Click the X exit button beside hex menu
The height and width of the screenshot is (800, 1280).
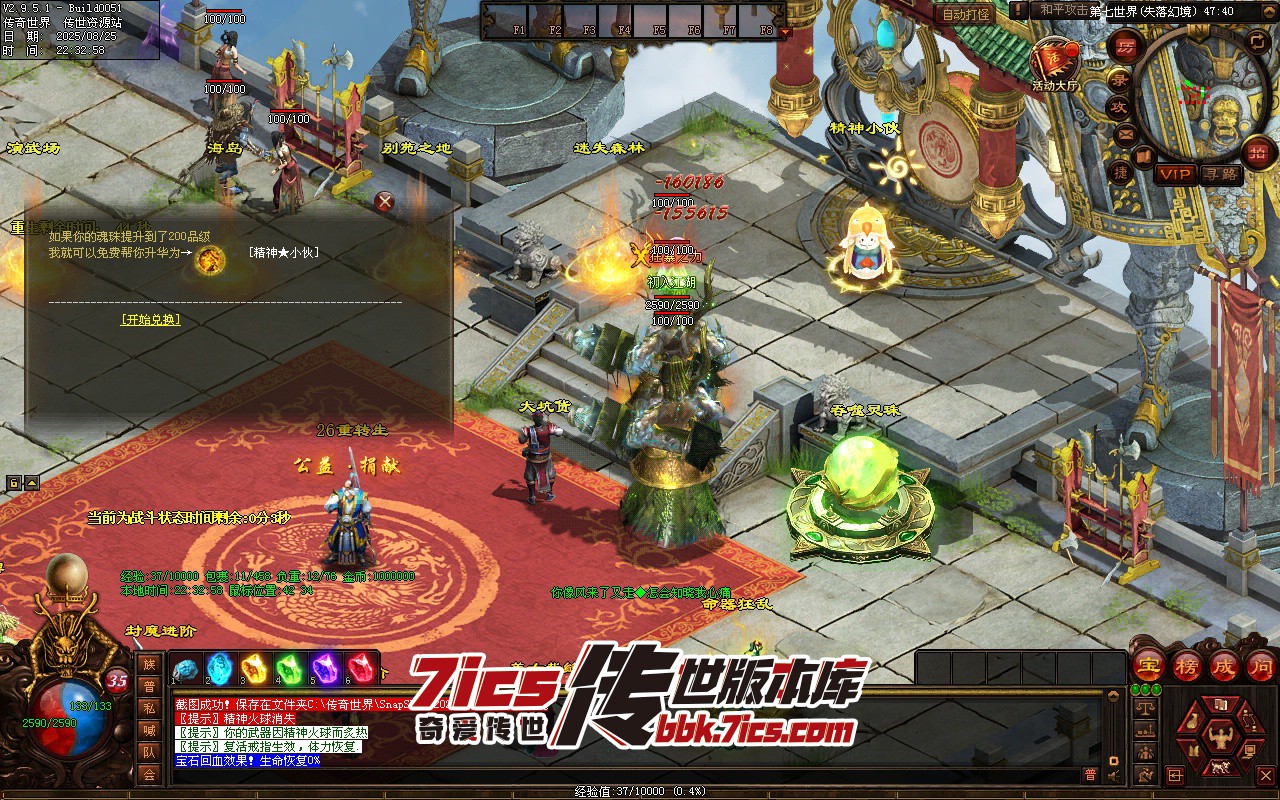(x=1265, y=775)
